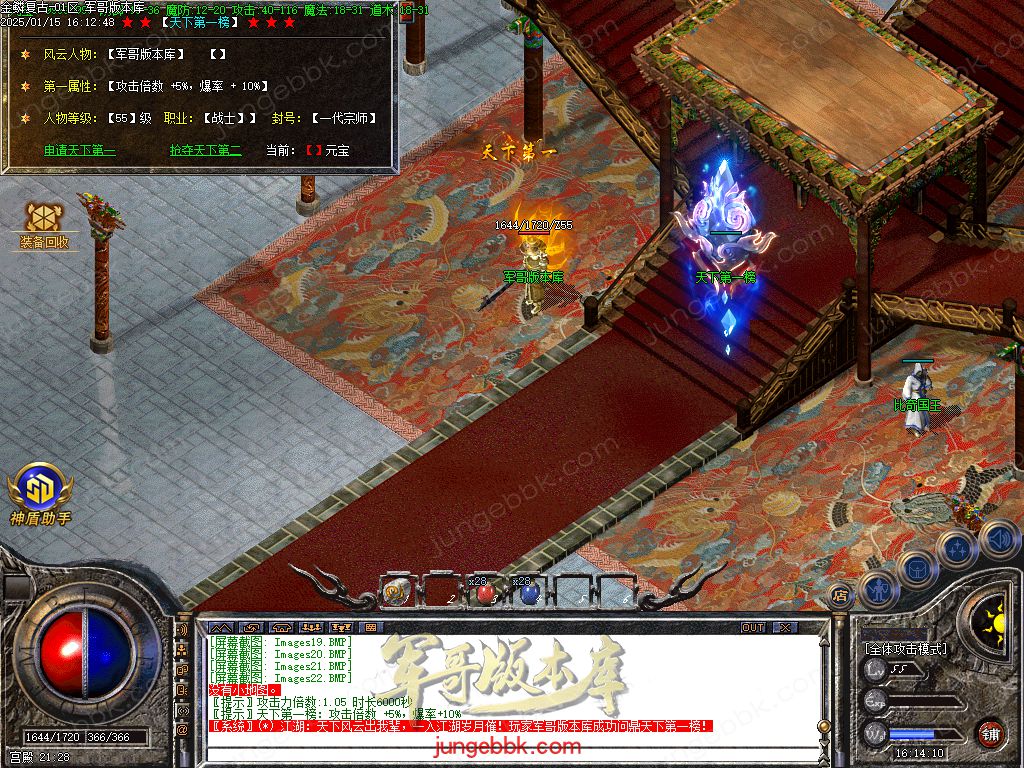Image resolution: width=1024 pixels, height=768 pixels.
Task: Click the chat text input line
Action: pyautogui.click(x=500, y=753)
